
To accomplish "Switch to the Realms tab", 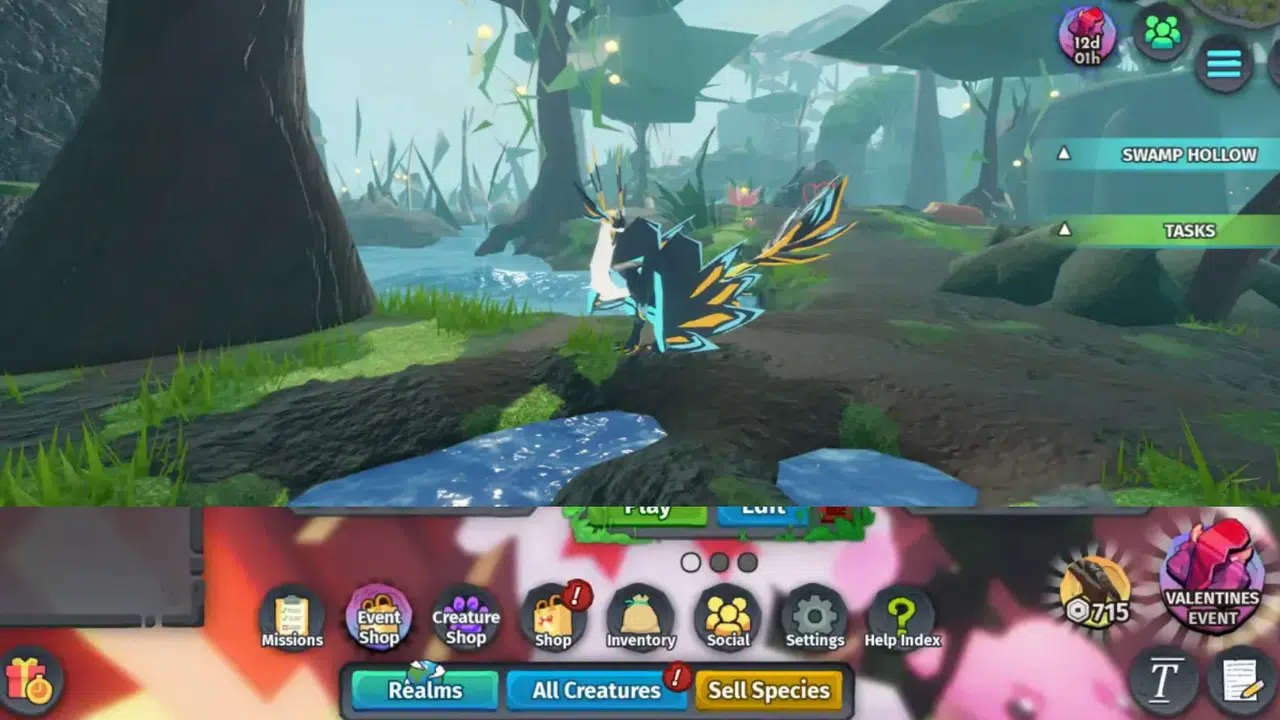I will click(x=425, y=690).
